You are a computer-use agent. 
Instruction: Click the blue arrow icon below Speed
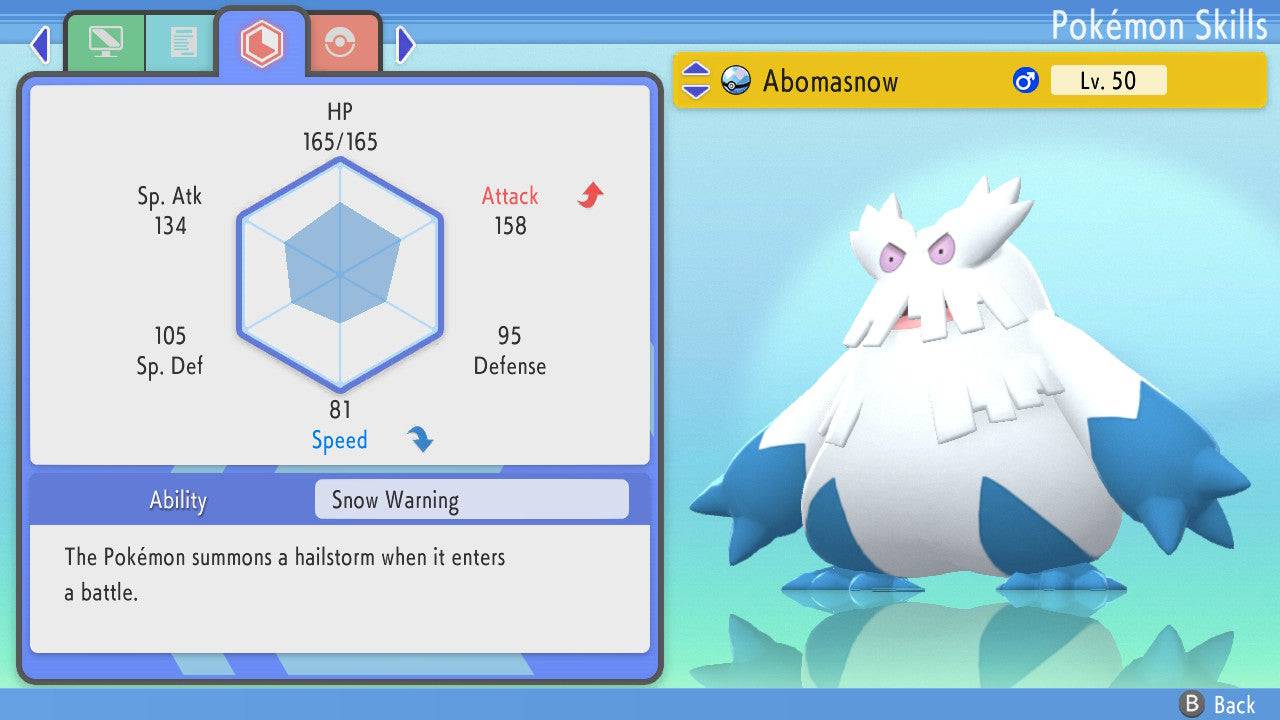[x=419, y=440]
